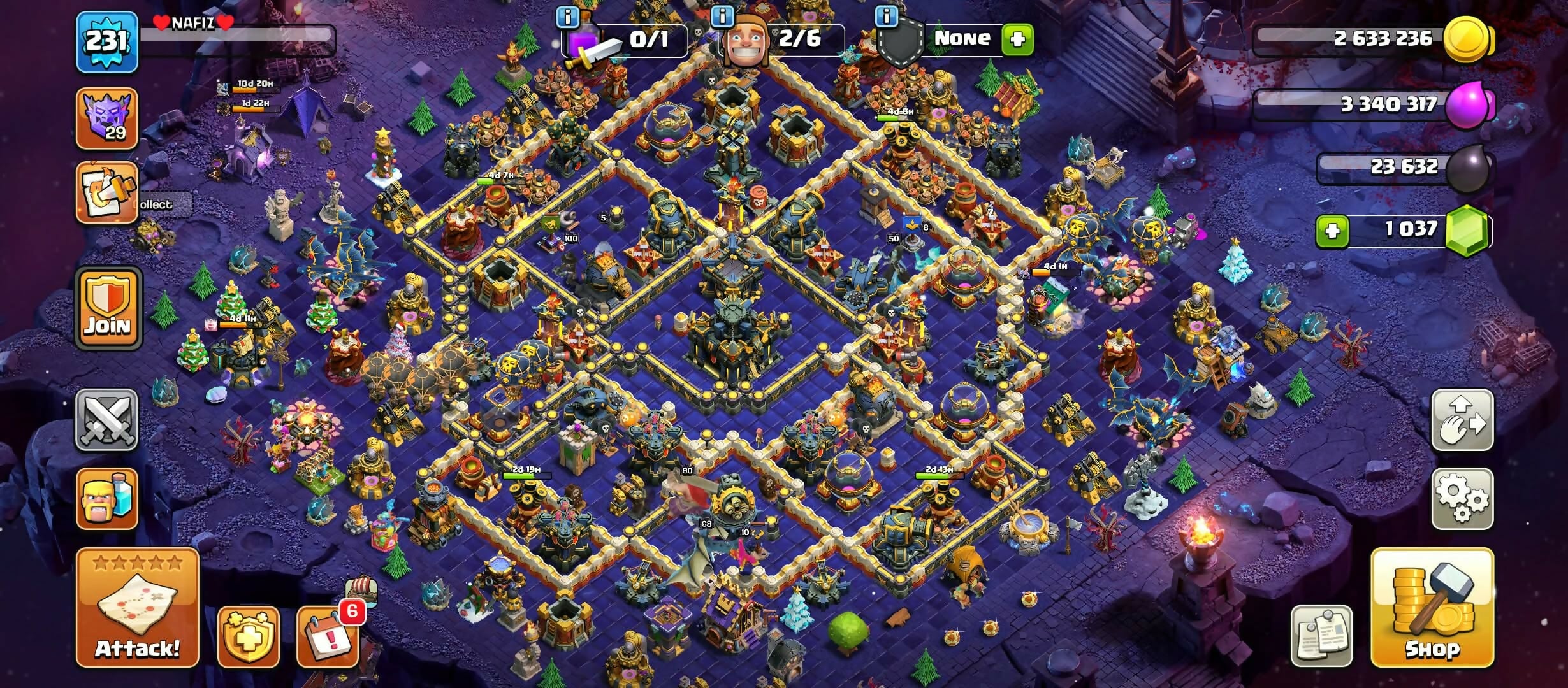This screenshot has width=1568, height=688.
Task: Open the settings gears menu
Action: point(1462,499)
